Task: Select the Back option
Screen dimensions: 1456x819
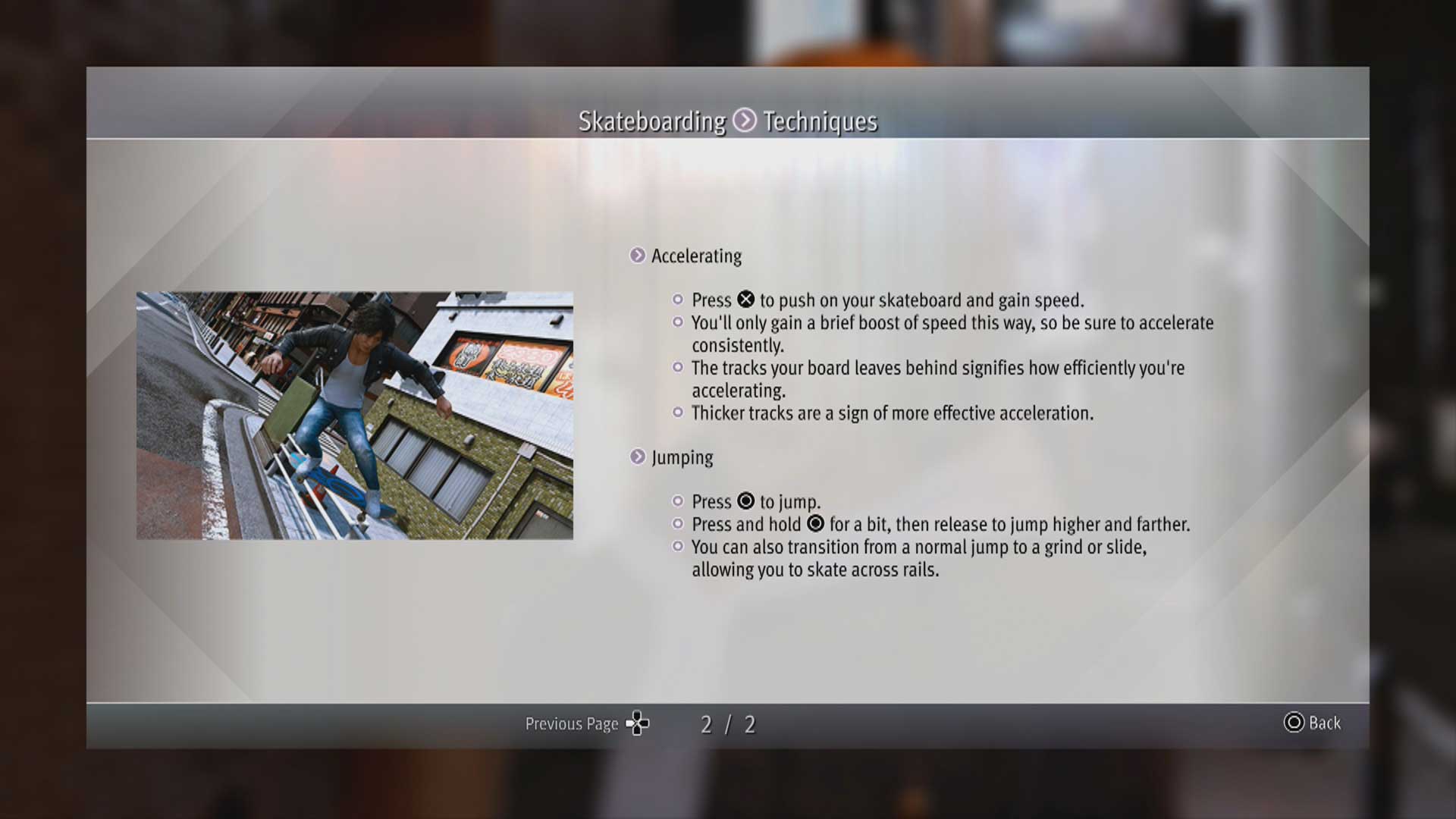Action: [1313, 723]
